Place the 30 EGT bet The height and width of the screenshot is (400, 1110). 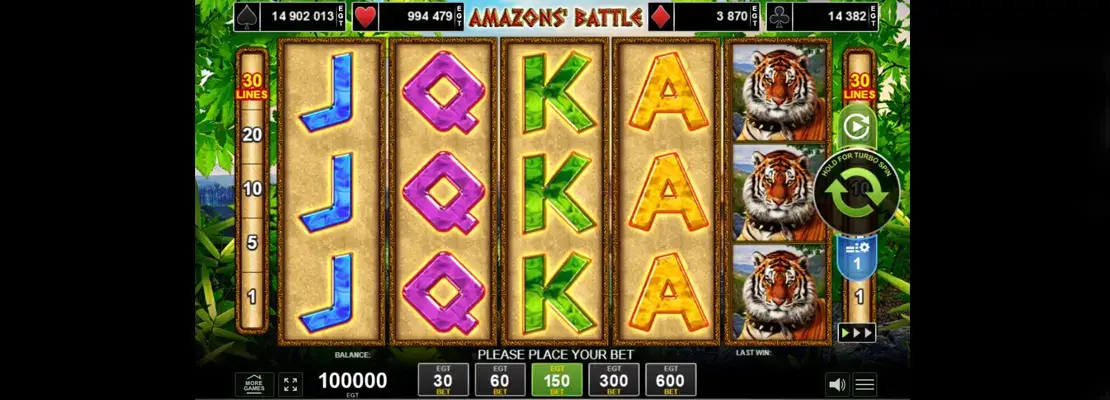pos(443,380)
